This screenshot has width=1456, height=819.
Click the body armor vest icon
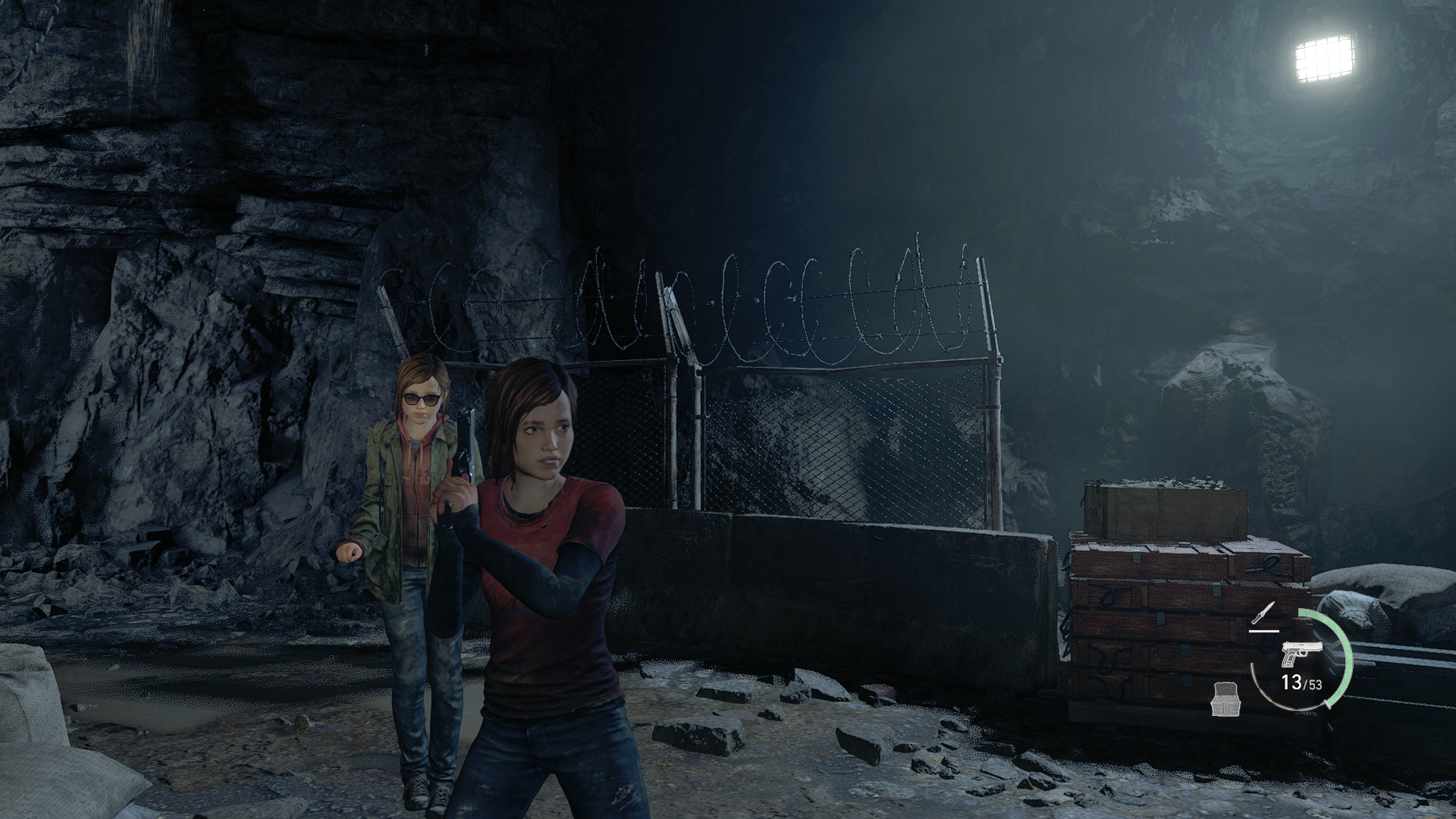pos(1225,697)
